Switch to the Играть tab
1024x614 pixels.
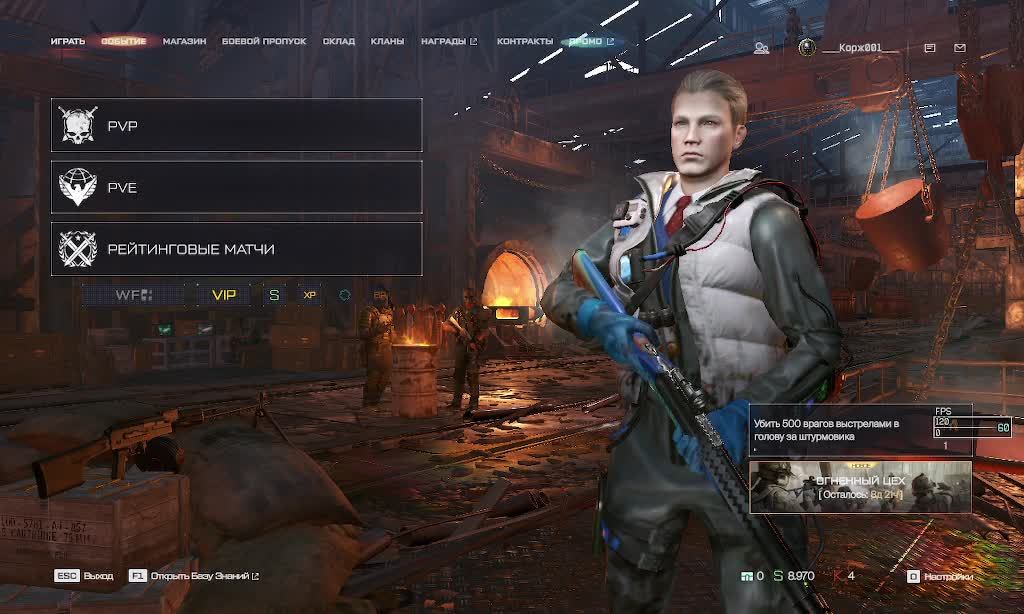pos(68,41)
